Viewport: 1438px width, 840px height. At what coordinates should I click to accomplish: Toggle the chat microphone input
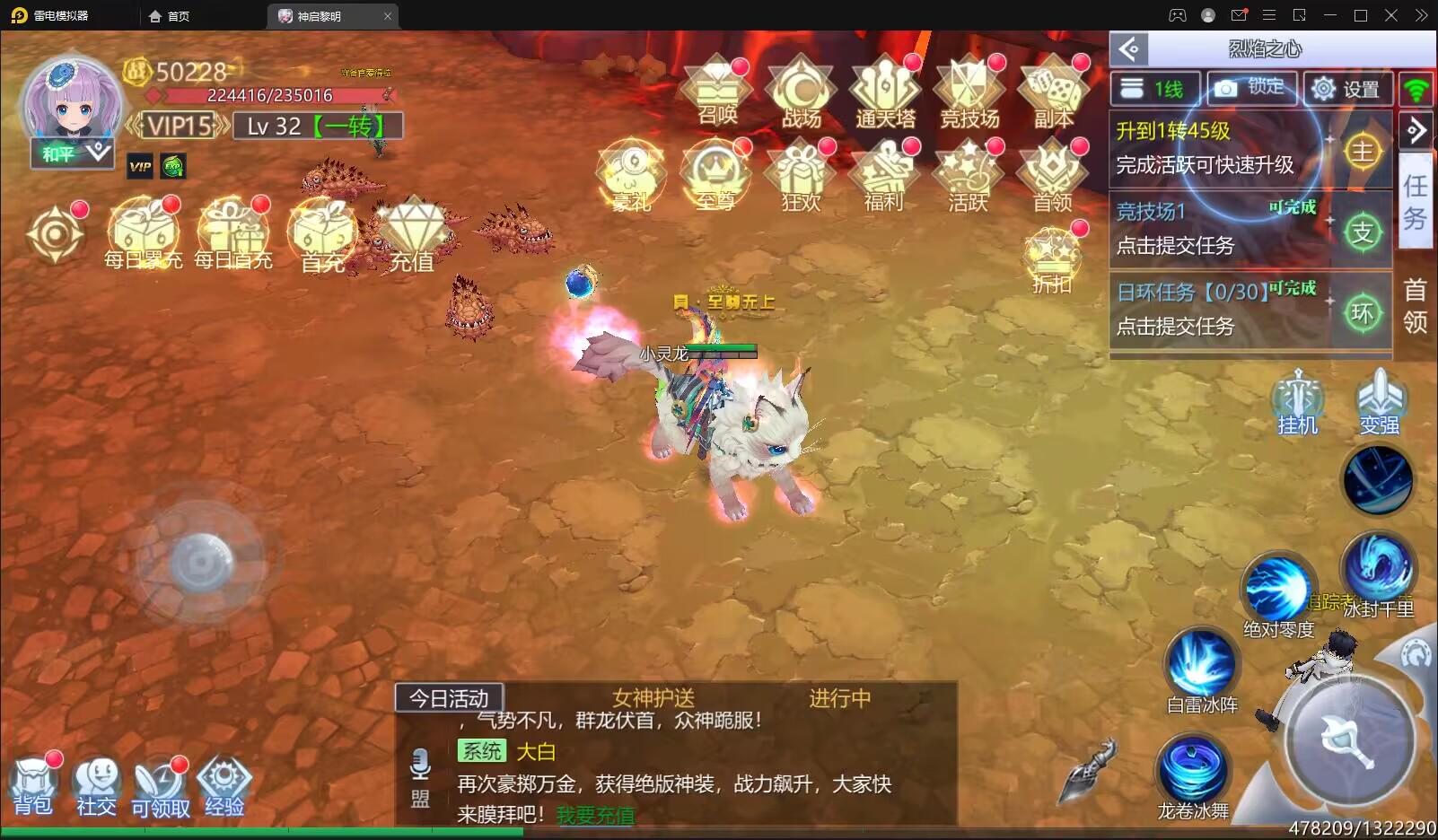pos(421,766)
